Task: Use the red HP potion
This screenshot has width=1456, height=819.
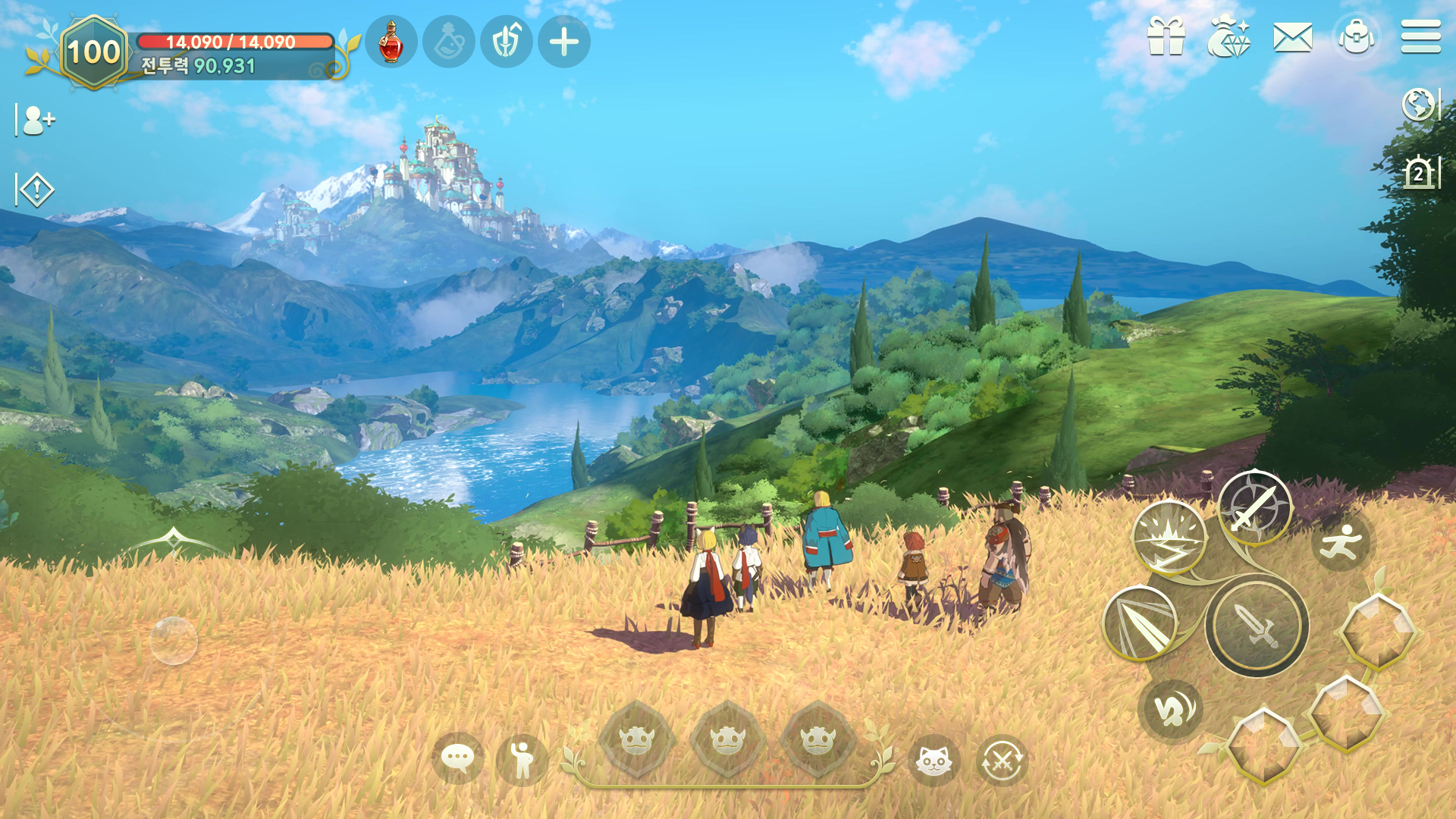Action: pos(392,42)
